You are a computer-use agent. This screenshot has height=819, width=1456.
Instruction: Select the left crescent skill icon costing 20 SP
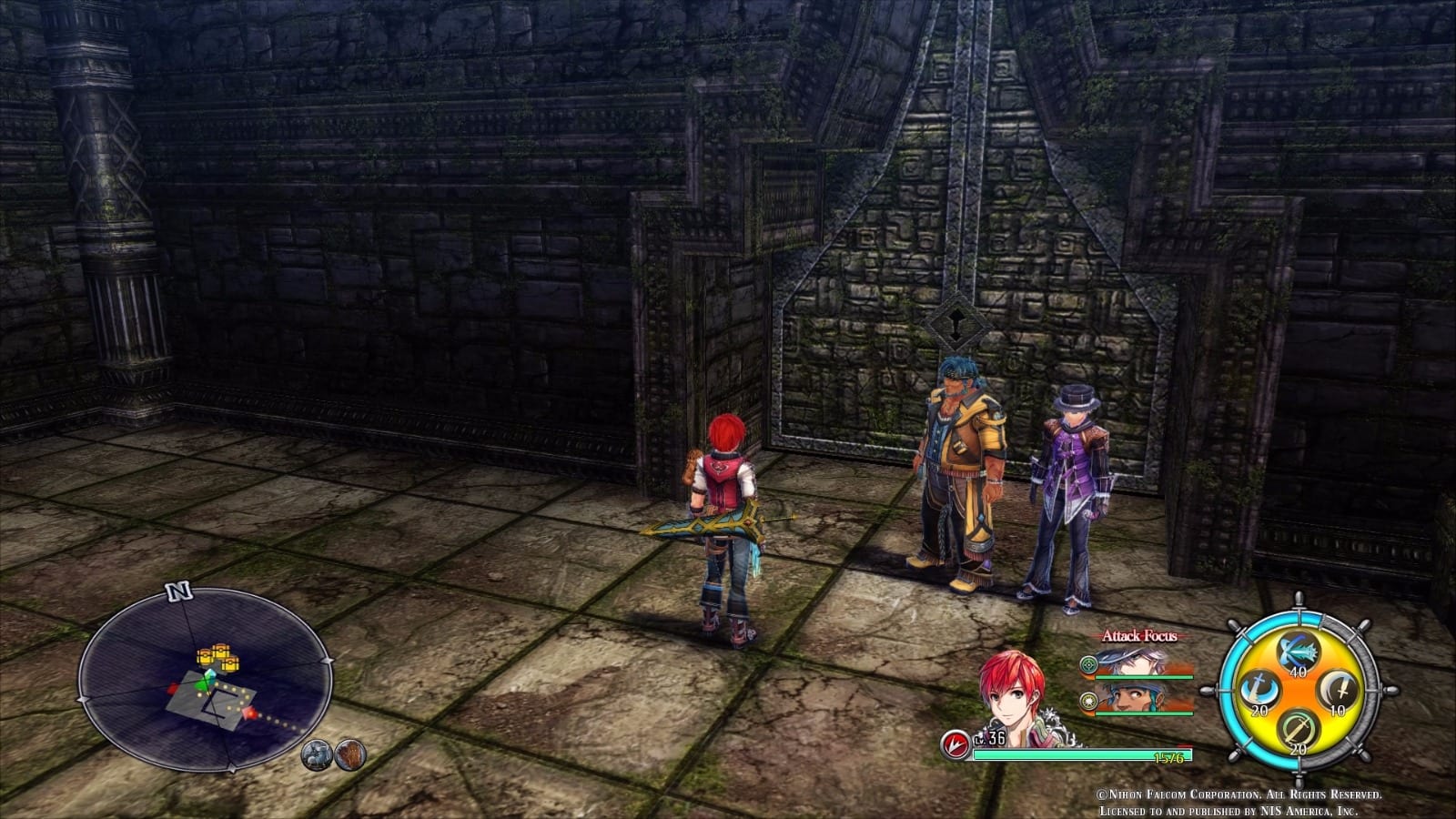pyautogui.click(x=1261, y=689)
